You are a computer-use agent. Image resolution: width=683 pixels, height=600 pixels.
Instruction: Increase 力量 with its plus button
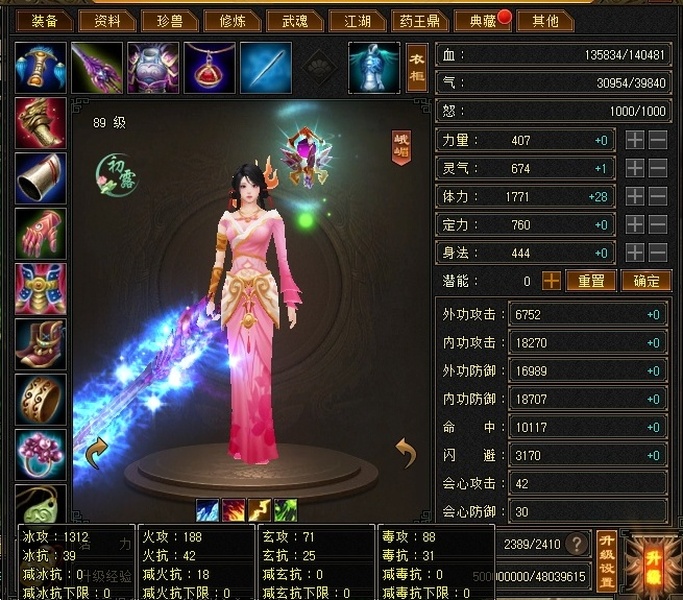[x=635, y=141]
